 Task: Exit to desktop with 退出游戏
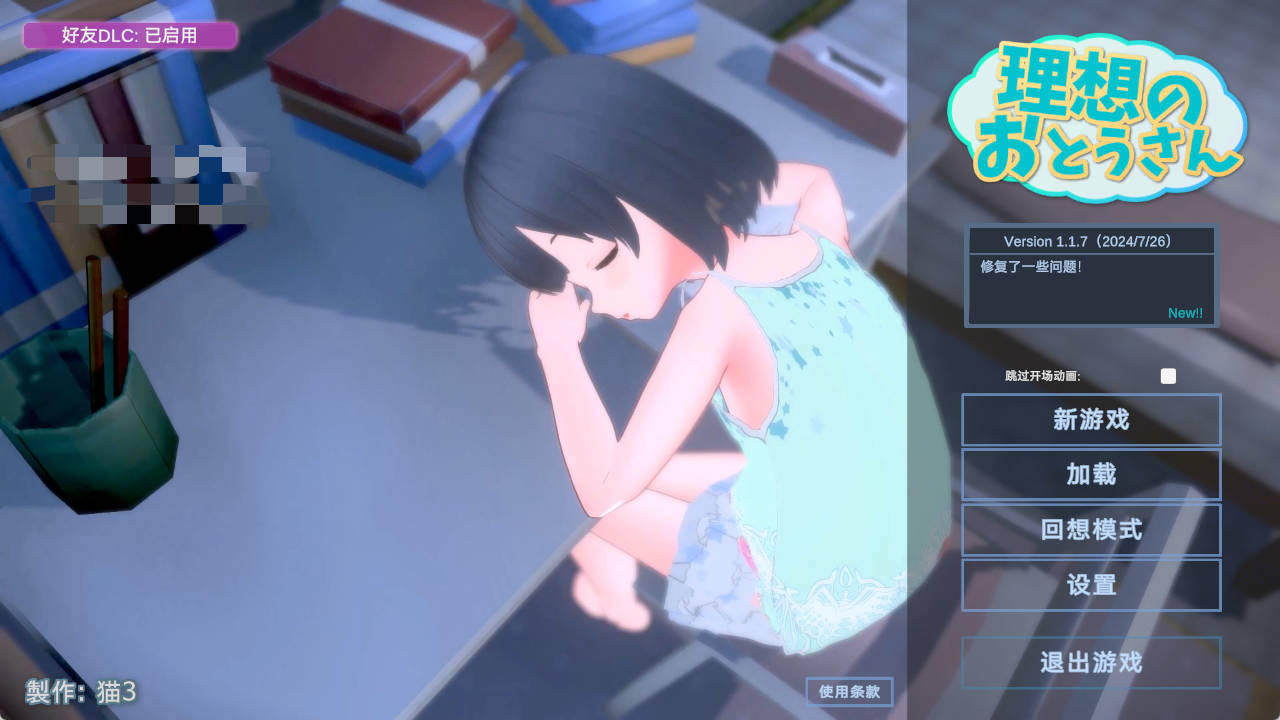coord(1090,662)
